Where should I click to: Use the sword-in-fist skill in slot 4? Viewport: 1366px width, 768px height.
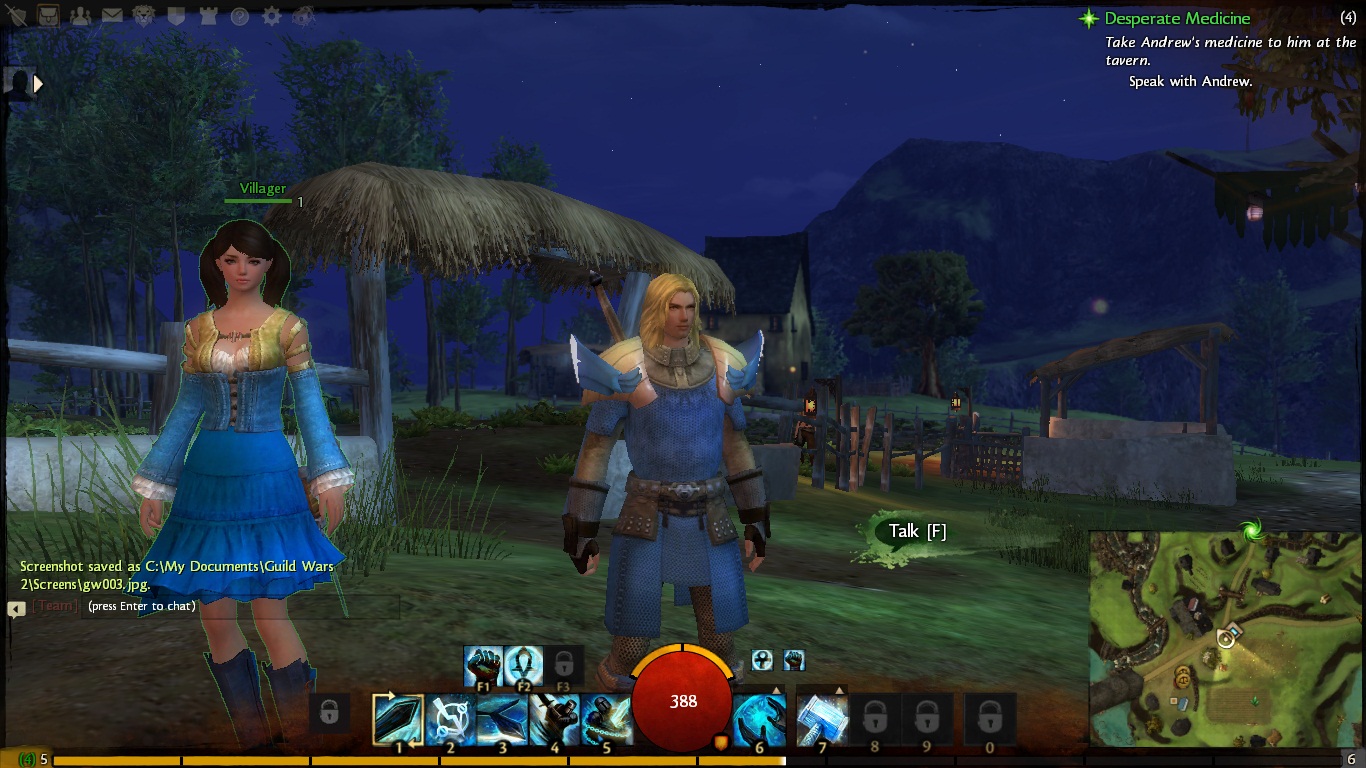coord(554,719)
